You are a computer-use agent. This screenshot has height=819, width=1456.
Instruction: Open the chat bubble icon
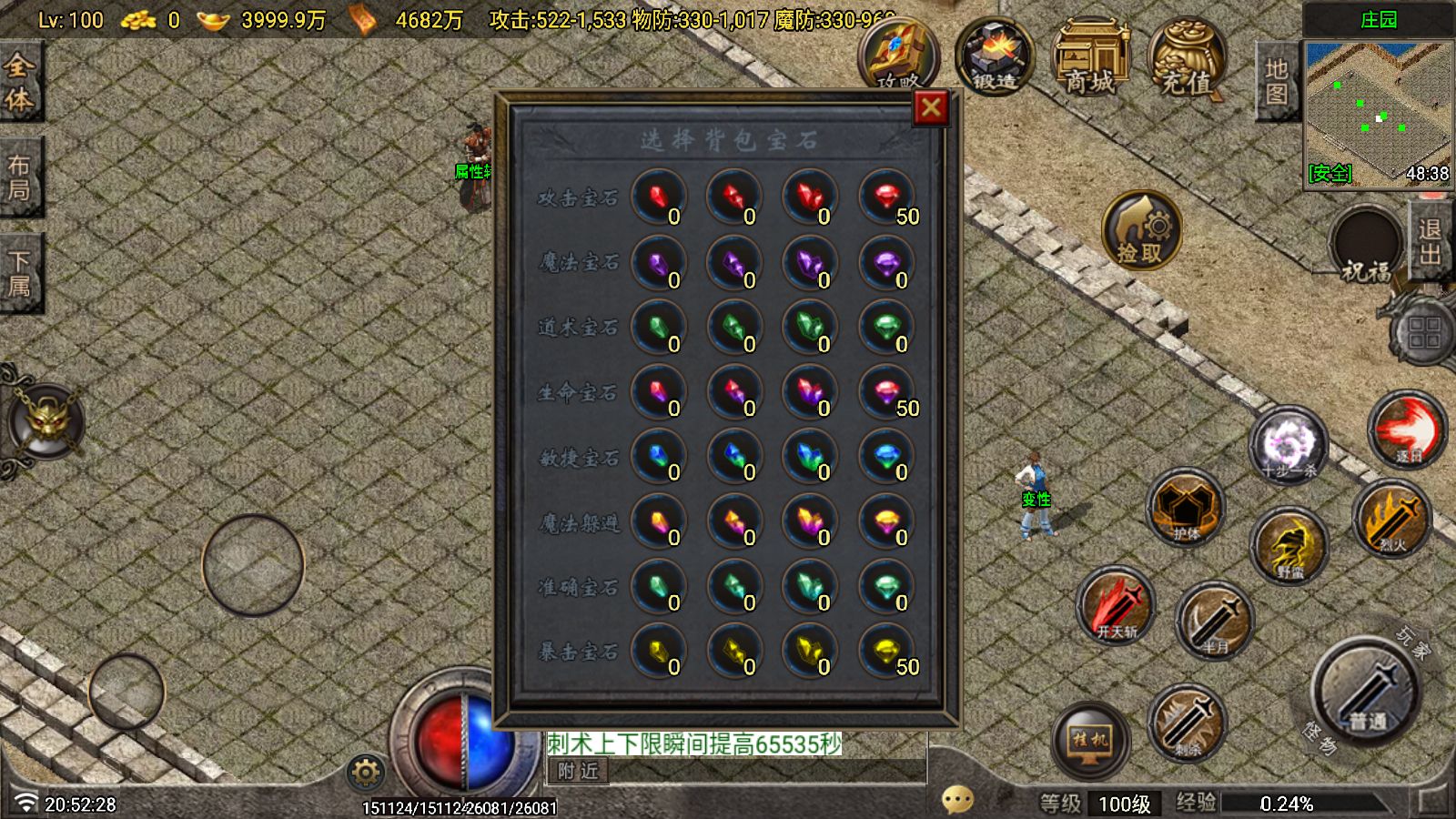tap(957, 800)
